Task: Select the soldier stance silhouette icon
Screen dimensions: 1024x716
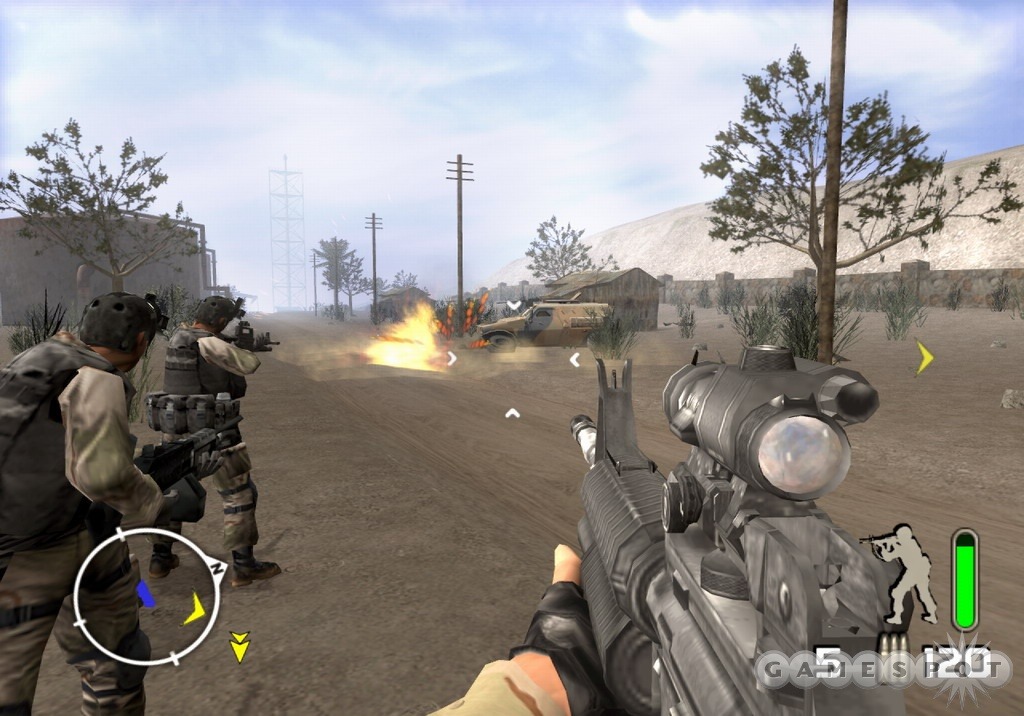Action: pyautogui.click(x=906, y=573)
